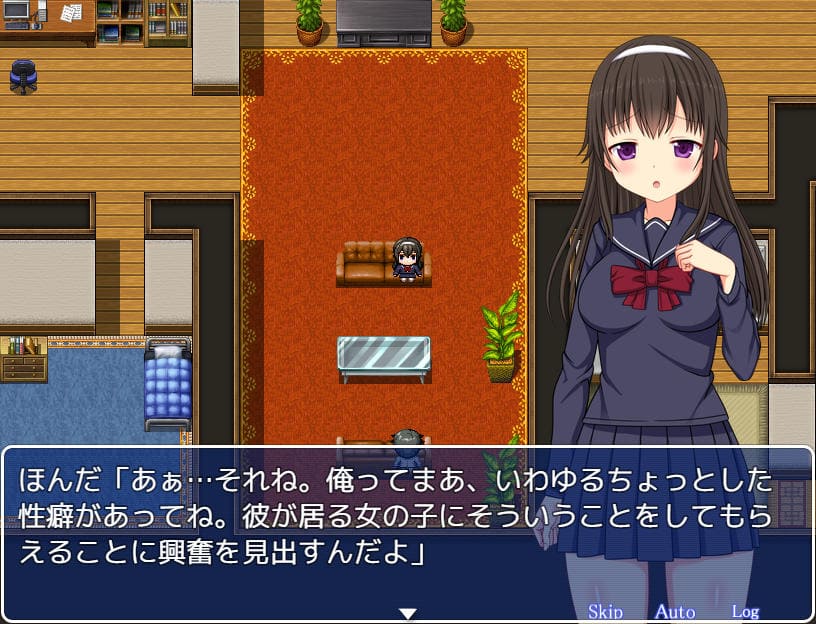816x624 pixels.
Task: Enable Auto text advance
Action: 674,611
